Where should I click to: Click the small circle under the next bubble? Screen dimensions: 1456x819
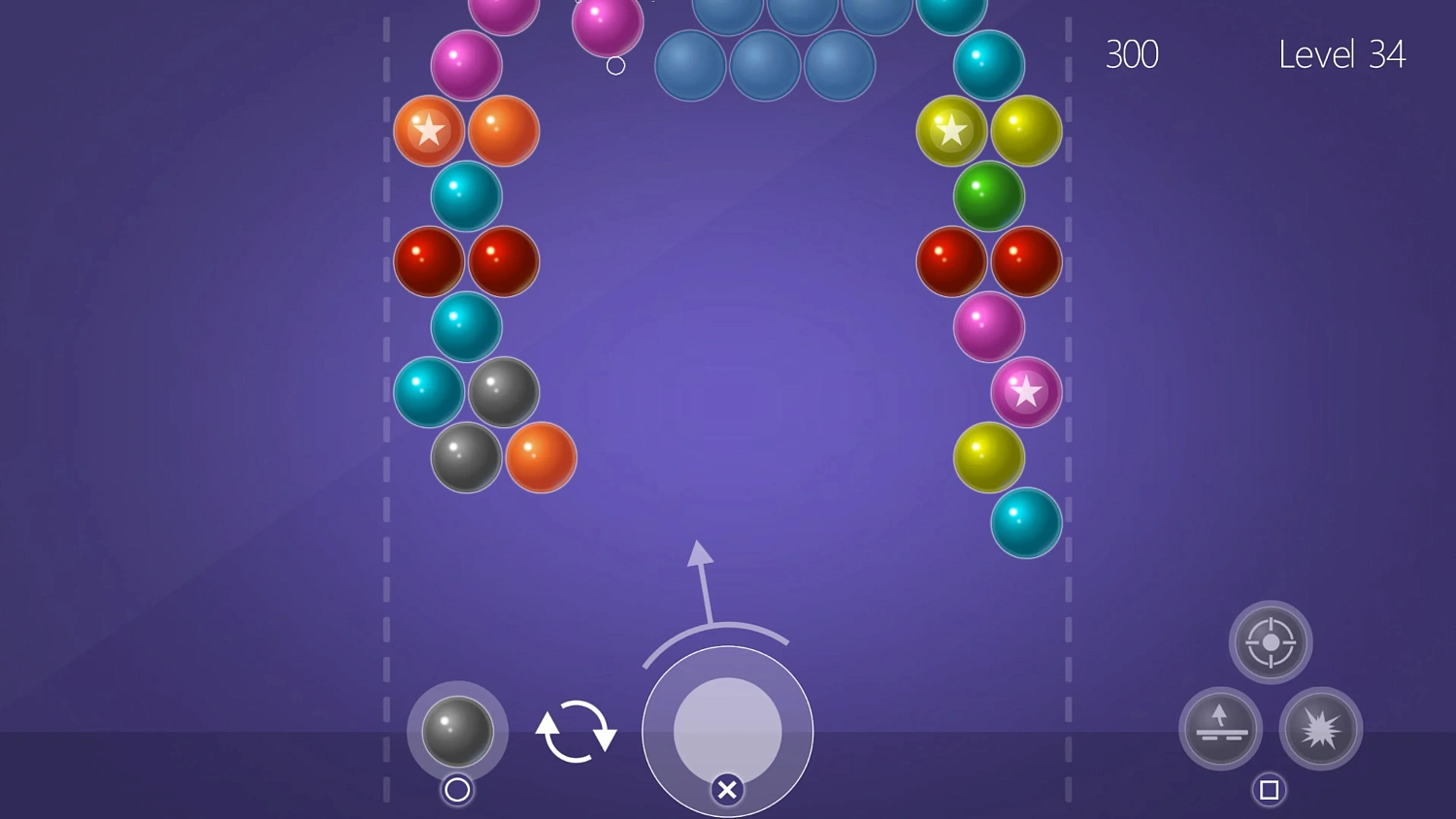[x=456, y=791]
